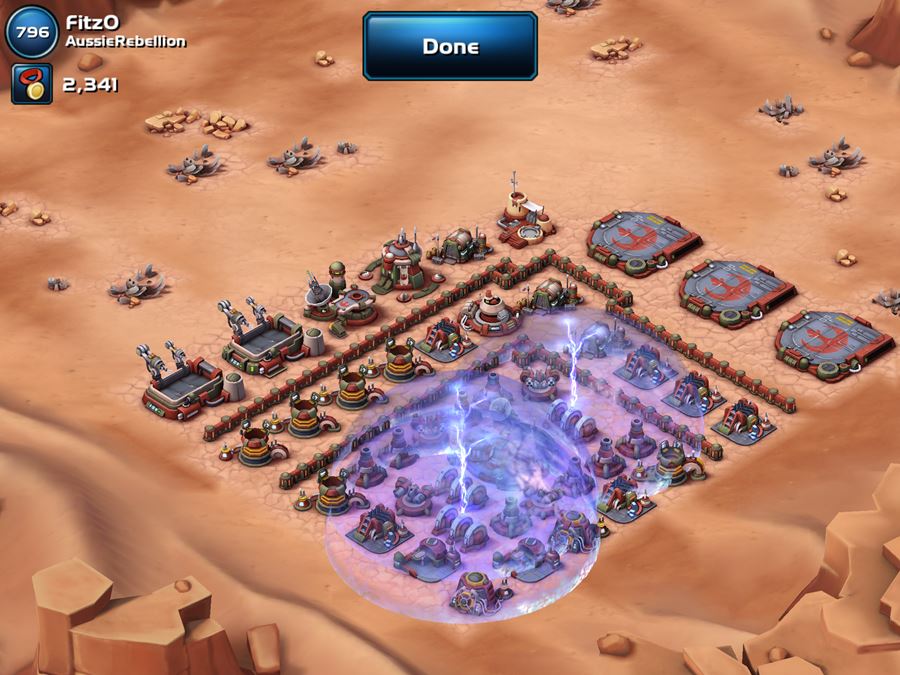Click the Done button

point(450,46)
